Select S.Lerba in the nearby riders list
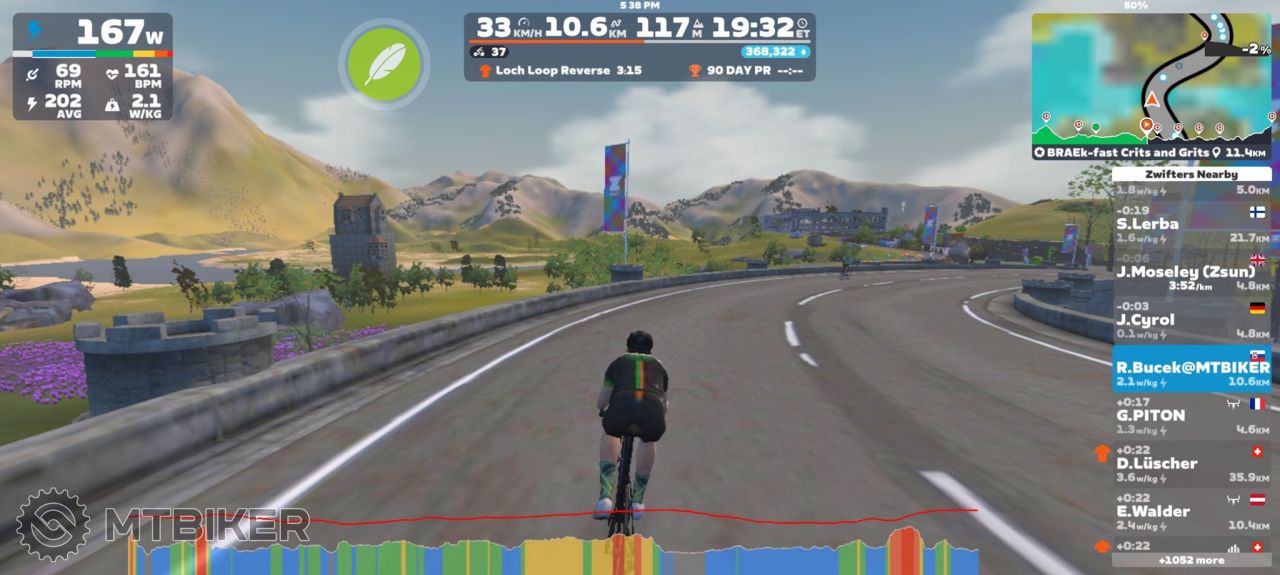The width and height of the screenshot is (1280, 575). pos(1191,224)
